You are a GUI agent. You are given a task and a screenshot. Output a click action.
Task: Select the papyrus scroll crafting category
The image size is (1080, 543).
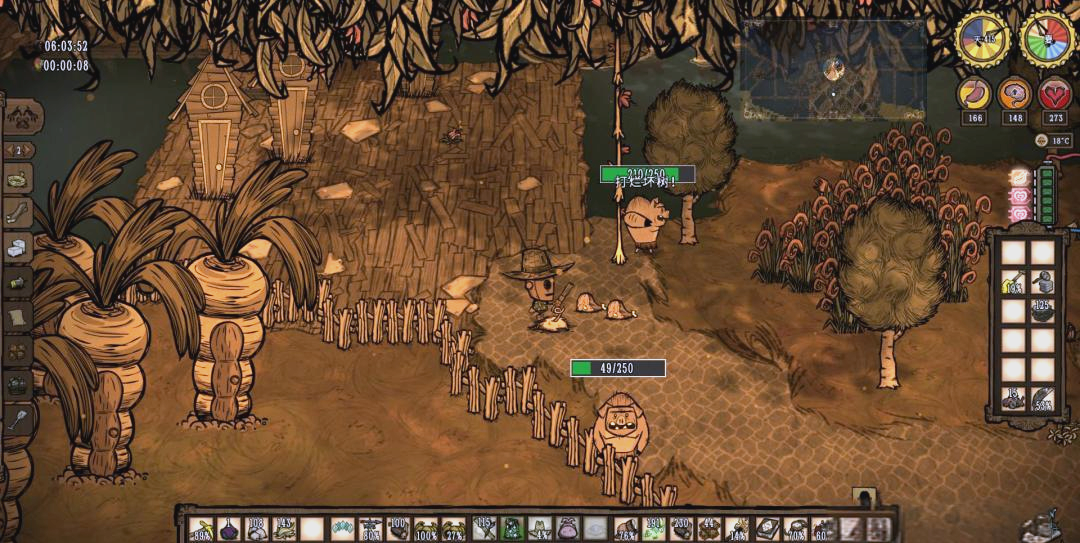18,317
